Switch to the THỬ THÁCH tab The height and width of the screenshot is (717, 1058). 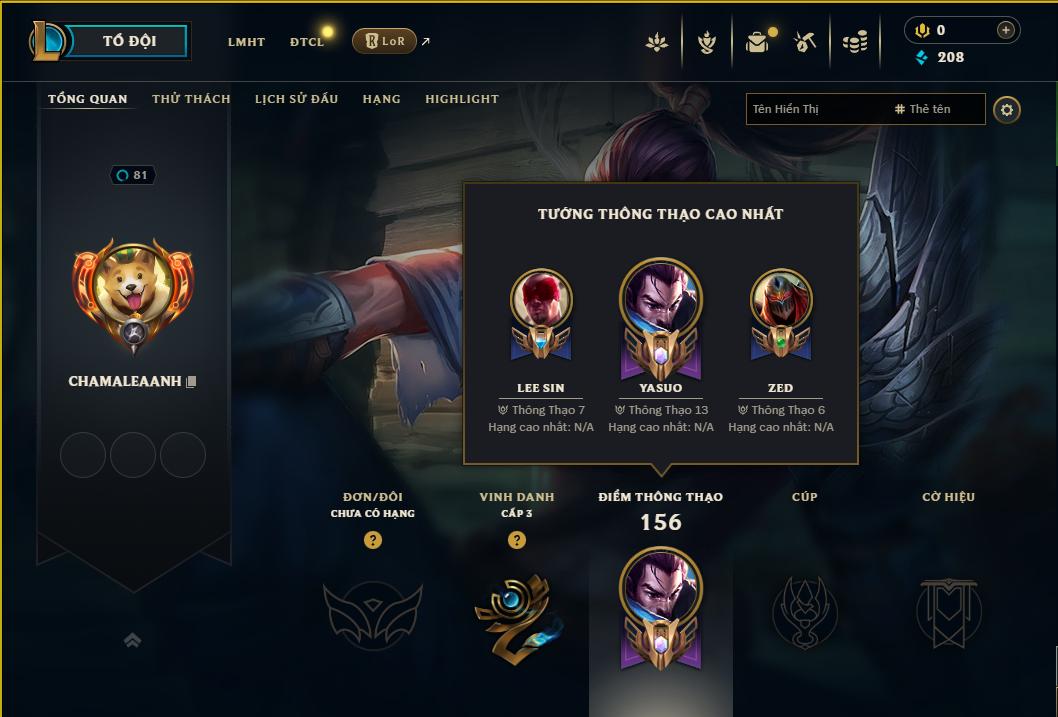click(191, 99)
